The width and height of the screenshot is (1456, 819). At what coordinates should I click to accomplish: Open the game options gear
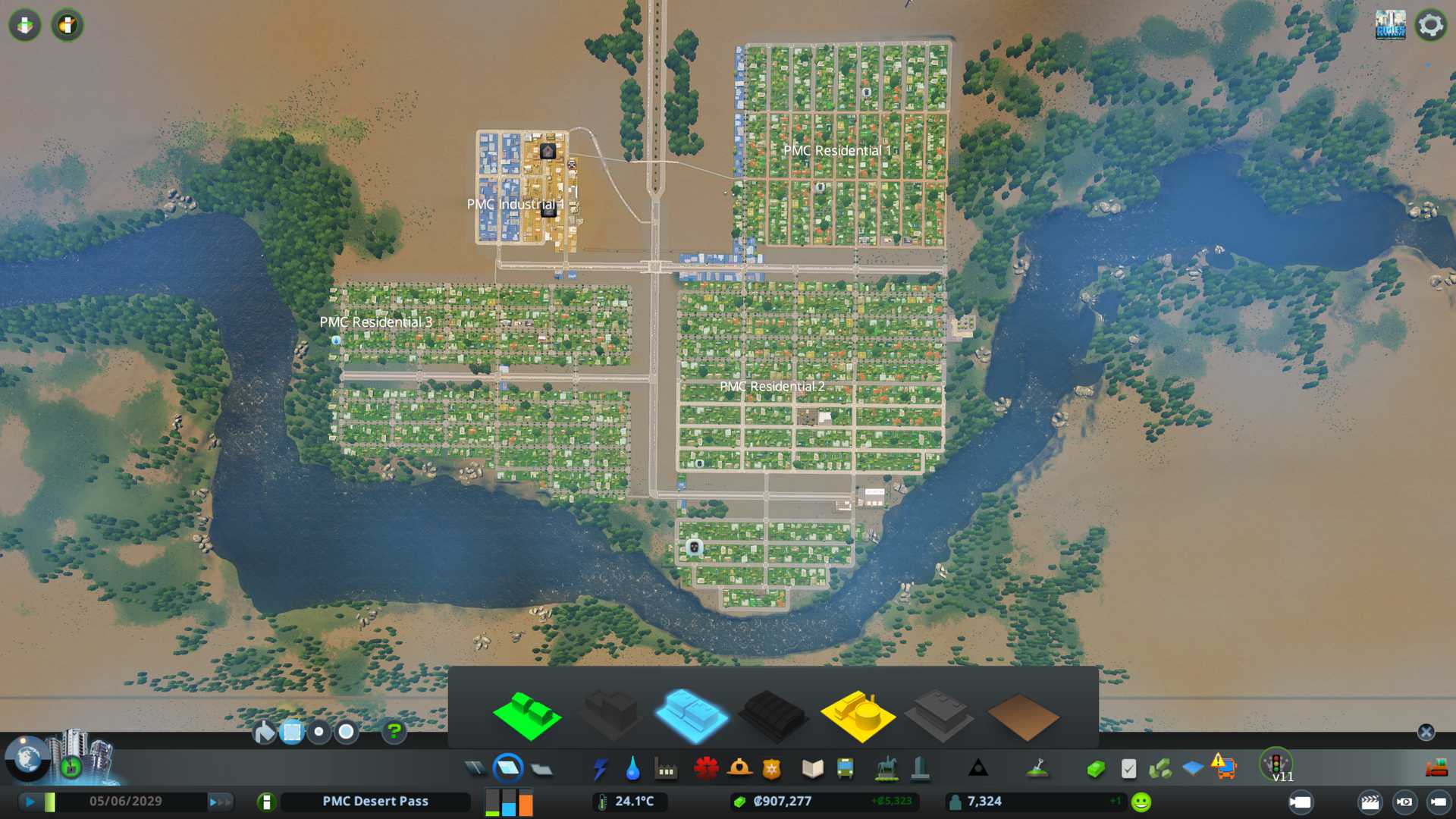coord(1430,25)
